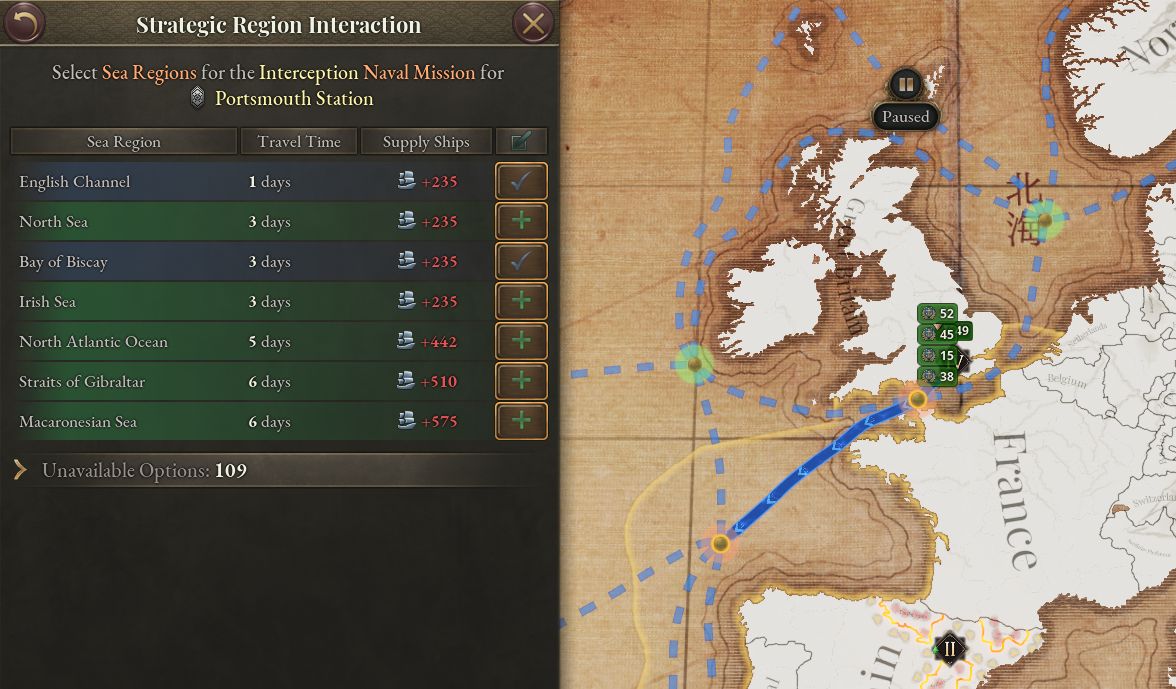Add North Sea to the interception mission
The image size is (1176, 689).
(521, 222)
